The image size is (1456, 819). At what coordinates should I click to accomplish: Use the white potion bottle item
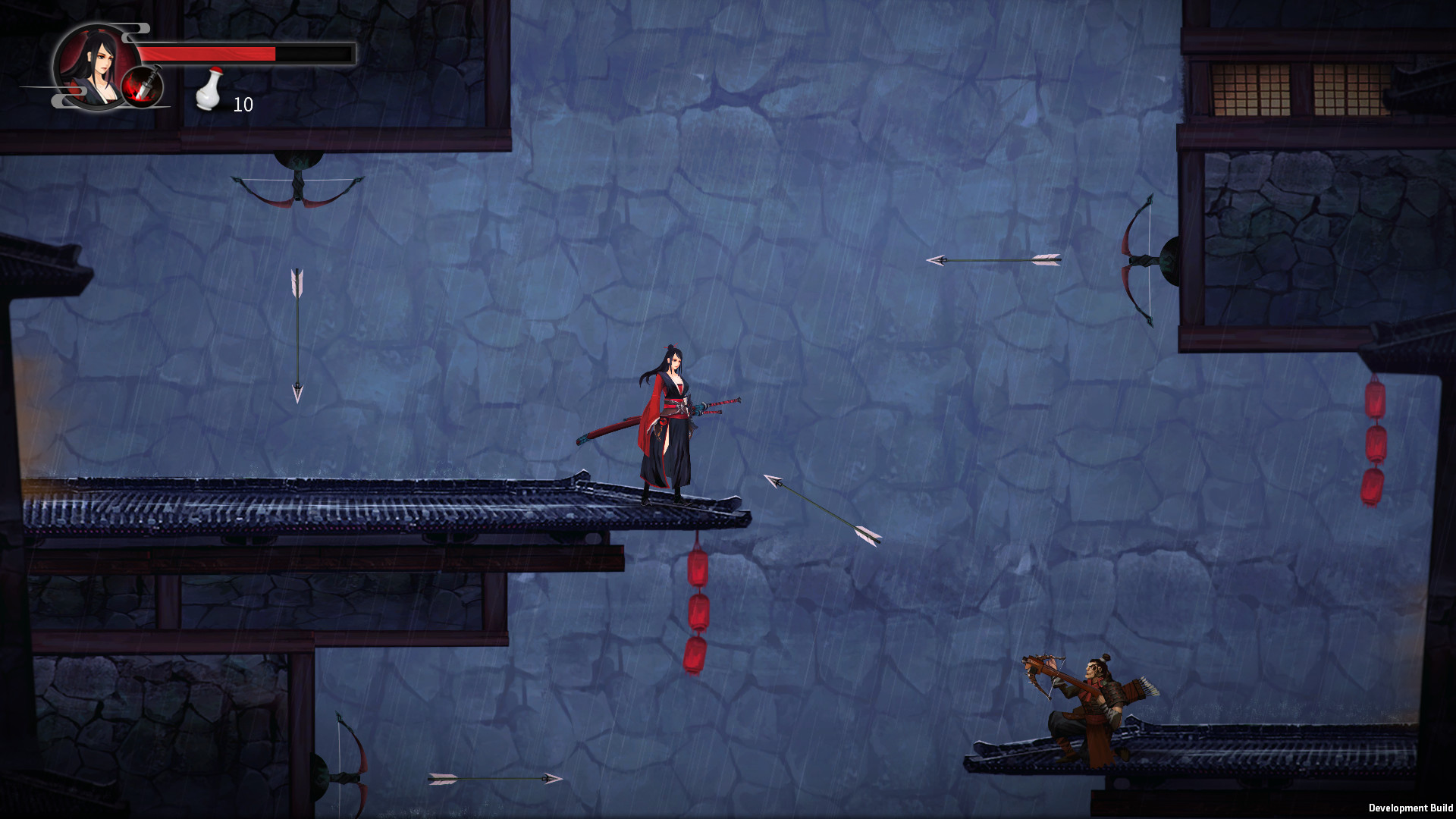[209, 90]
